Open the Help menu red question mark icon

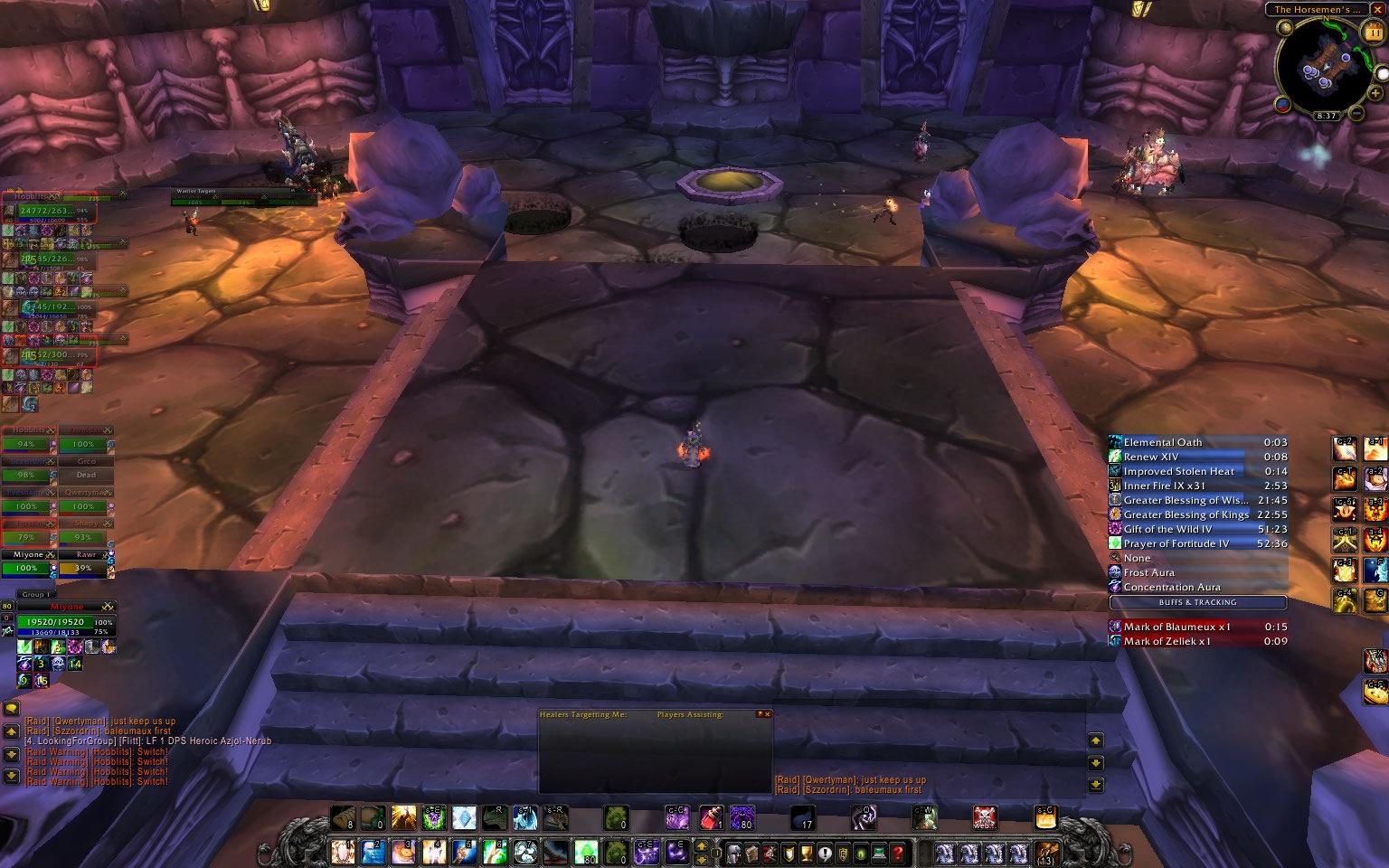[897, 853]
